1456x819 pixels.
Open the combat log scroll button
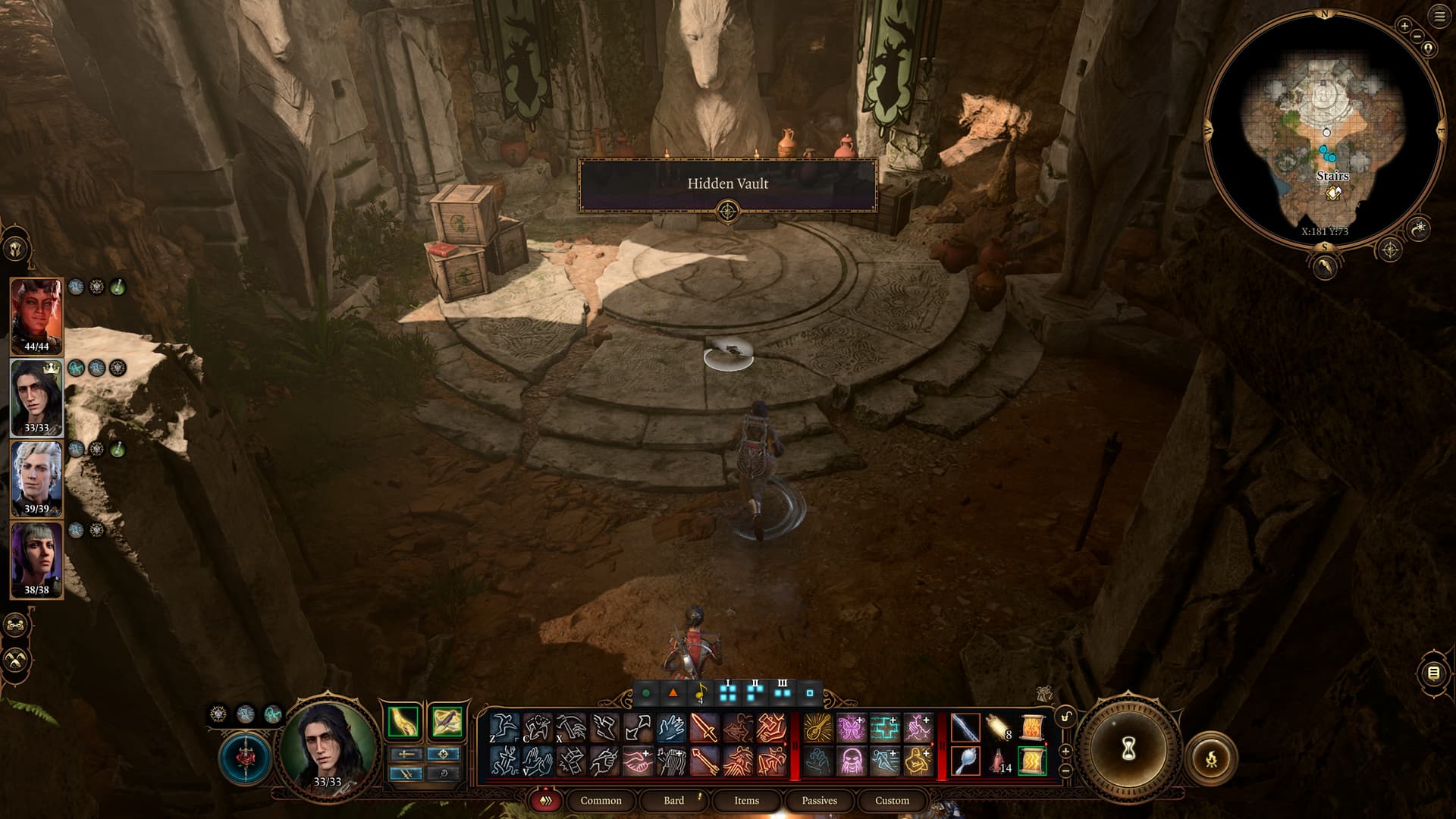1433,673
